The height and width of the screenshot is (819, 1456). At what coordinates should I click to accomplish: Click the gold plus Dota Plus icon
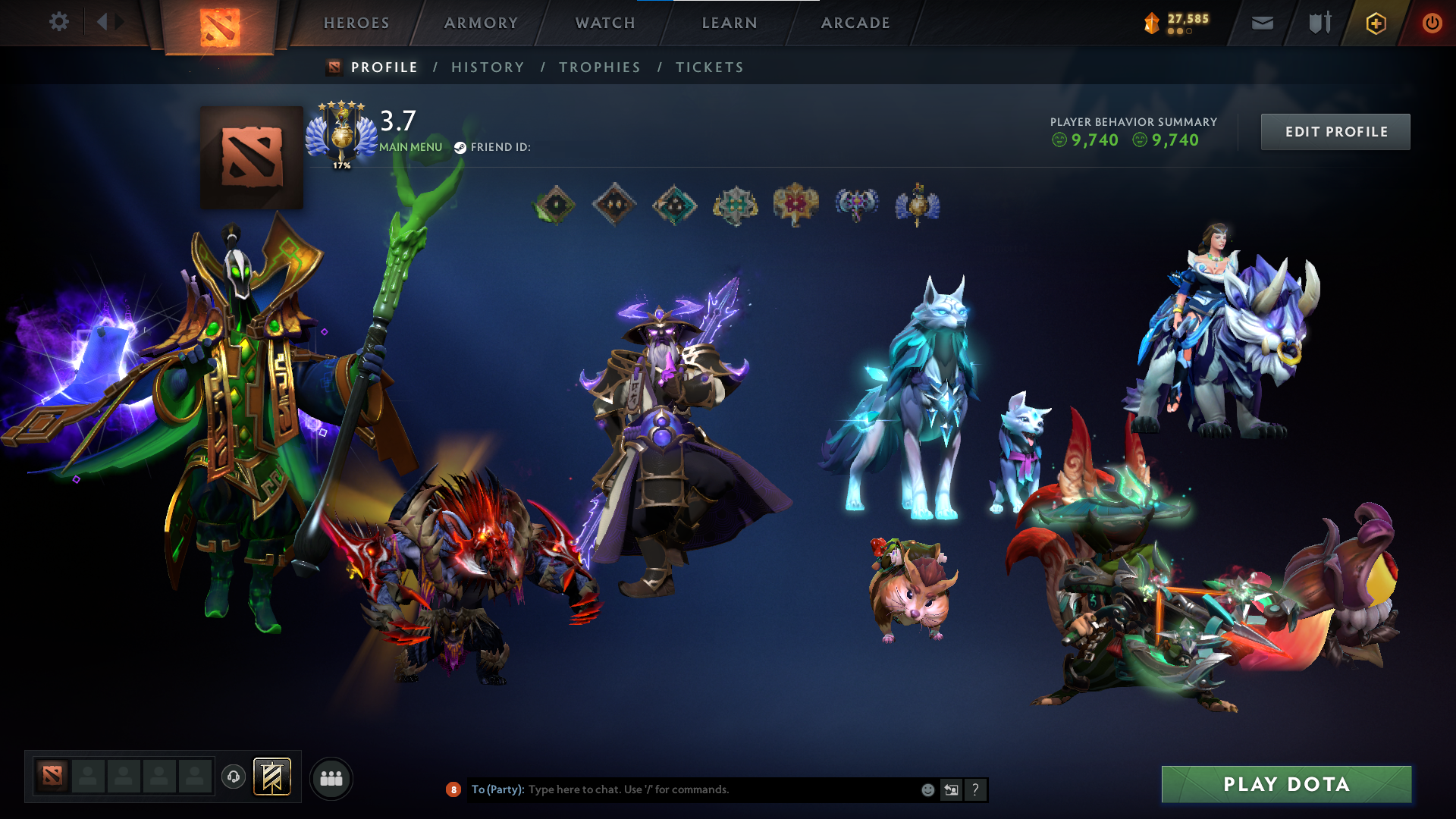(x=1378, y=23)
